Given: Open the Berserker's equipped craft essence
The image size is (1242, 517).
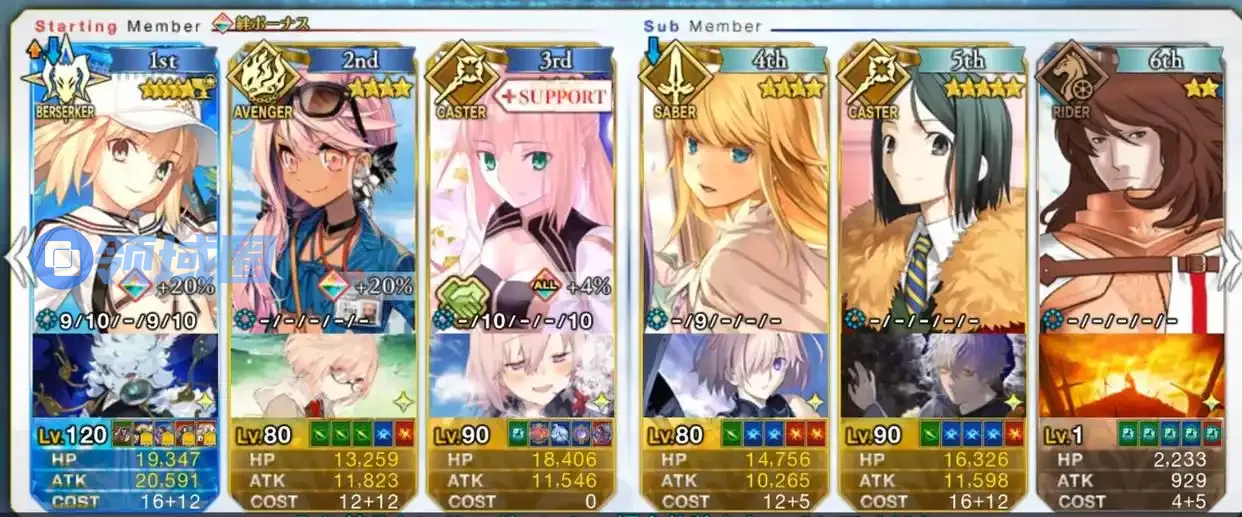Looking at the screenshot, I should (125, 375).
